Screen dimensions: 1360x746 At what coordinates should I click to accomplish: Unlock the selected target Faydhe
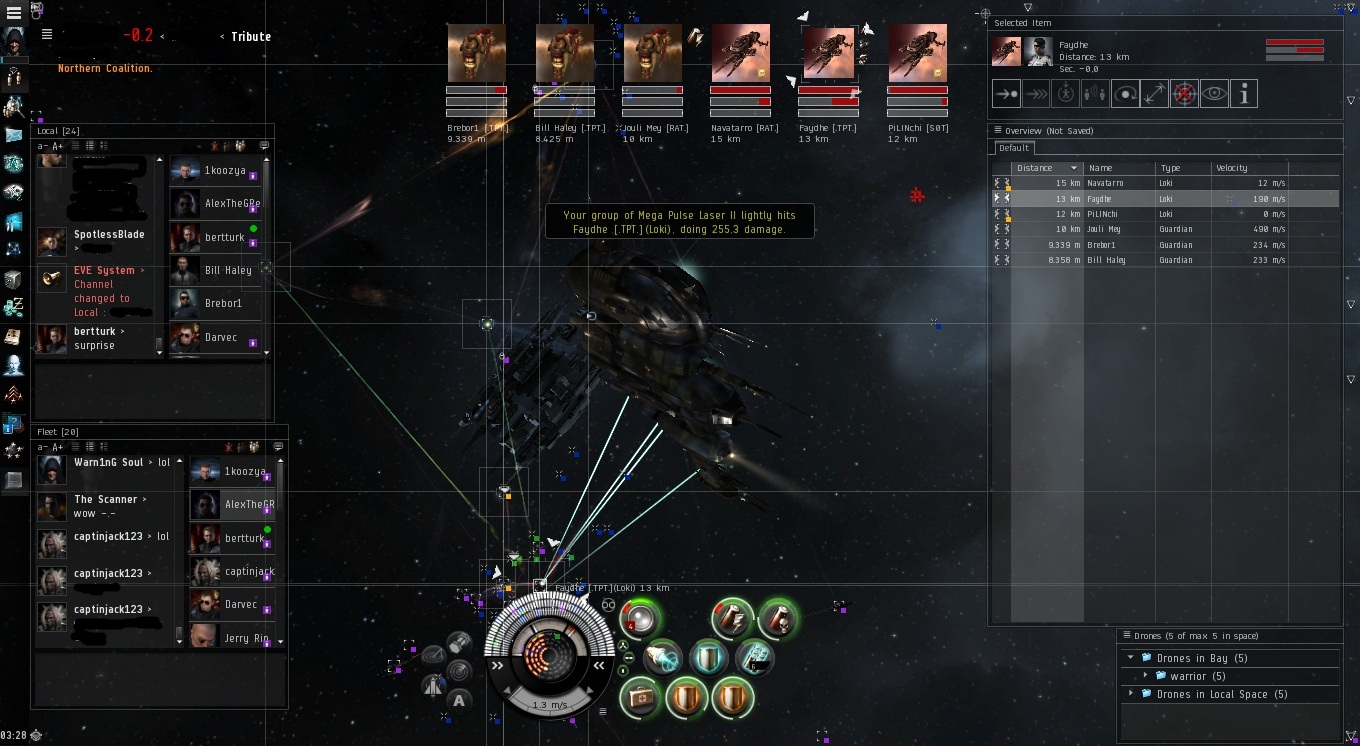coord(1185,94)
